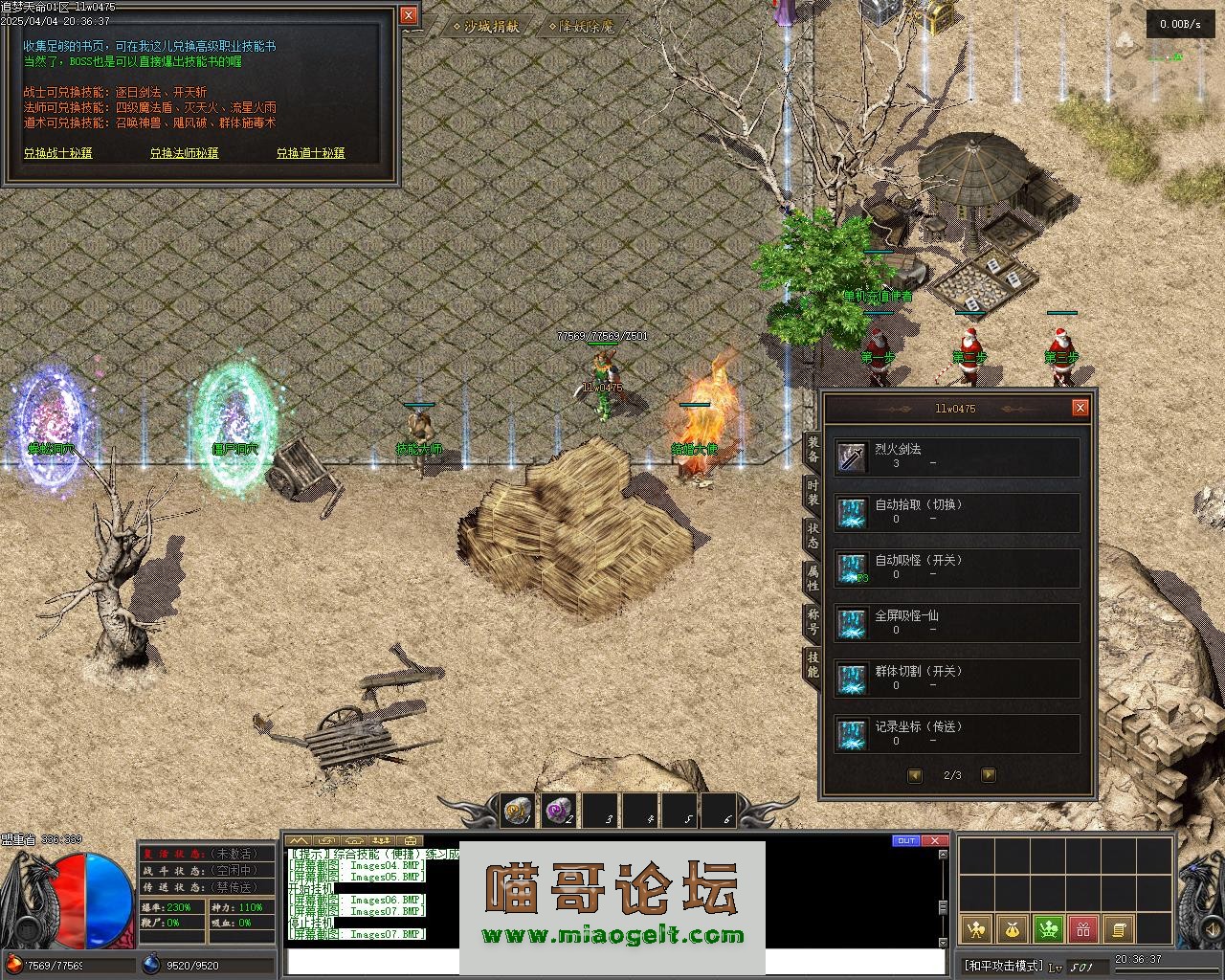The image size is (1225, 980).
Task: Select the 烈火剑法 skill entry
Action: [x=957, y=457]
